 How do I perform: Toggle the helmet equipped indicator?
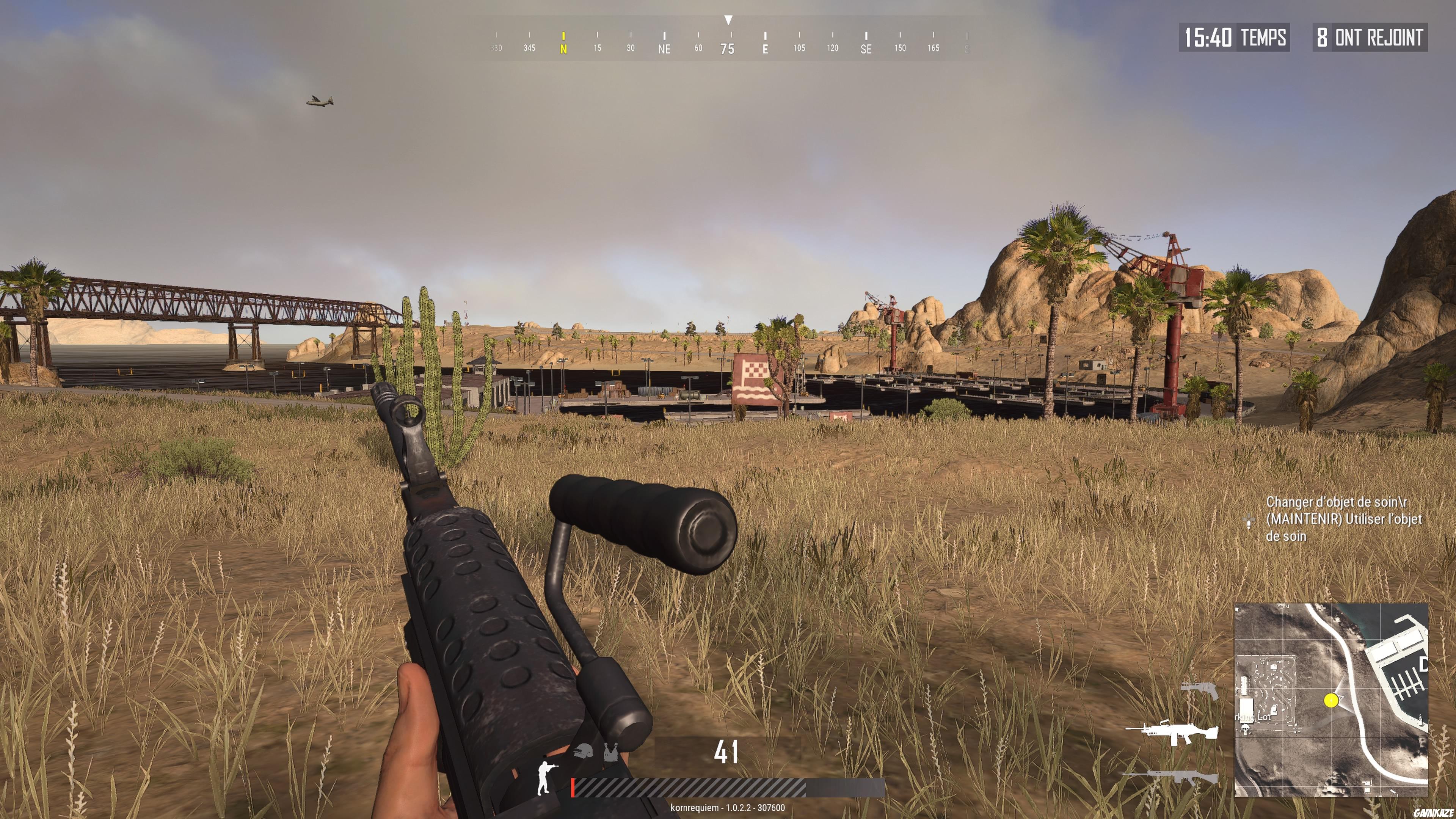583,751
